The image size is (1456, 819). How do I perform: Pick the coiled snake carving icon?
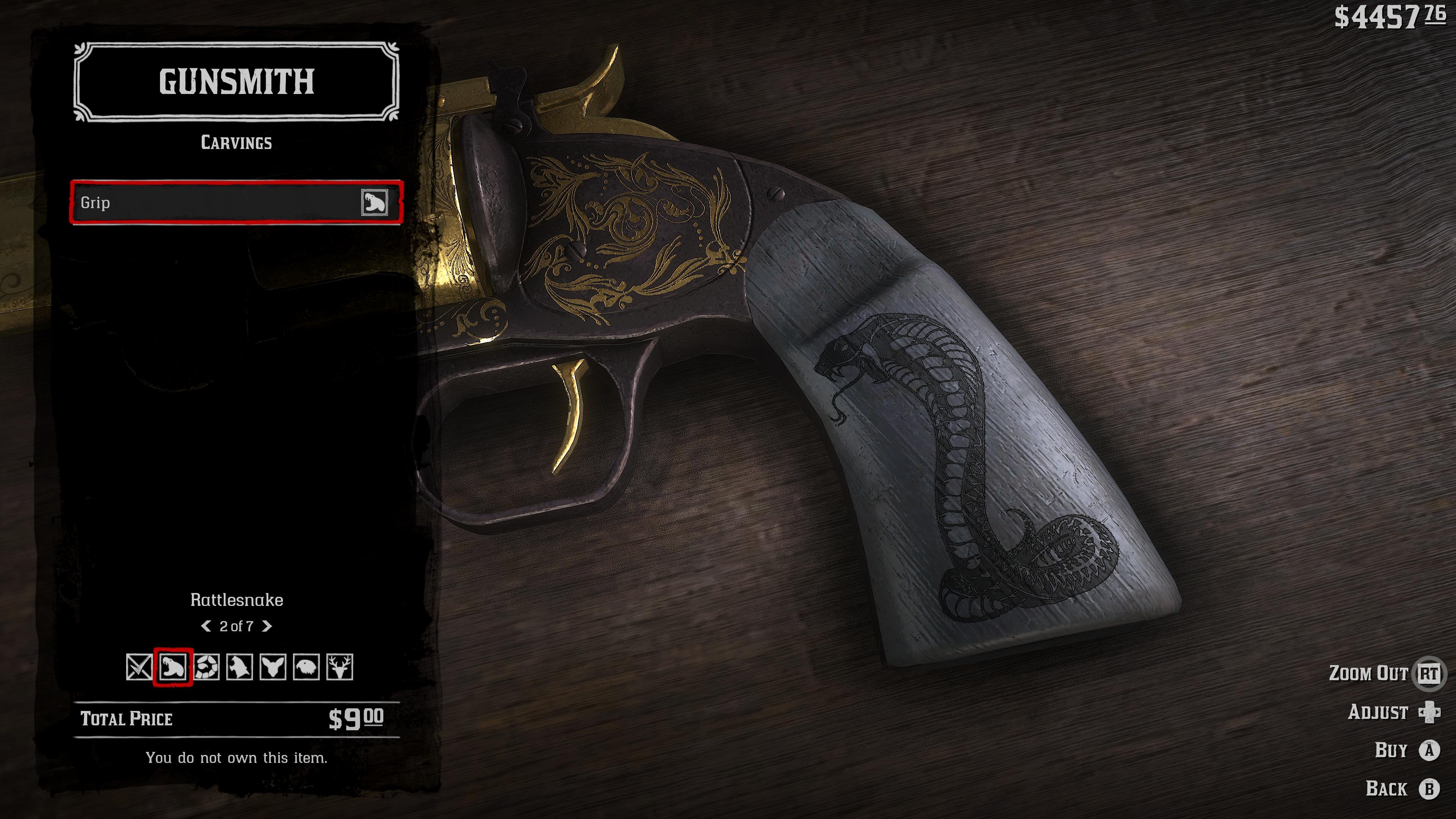click(206, 667)
